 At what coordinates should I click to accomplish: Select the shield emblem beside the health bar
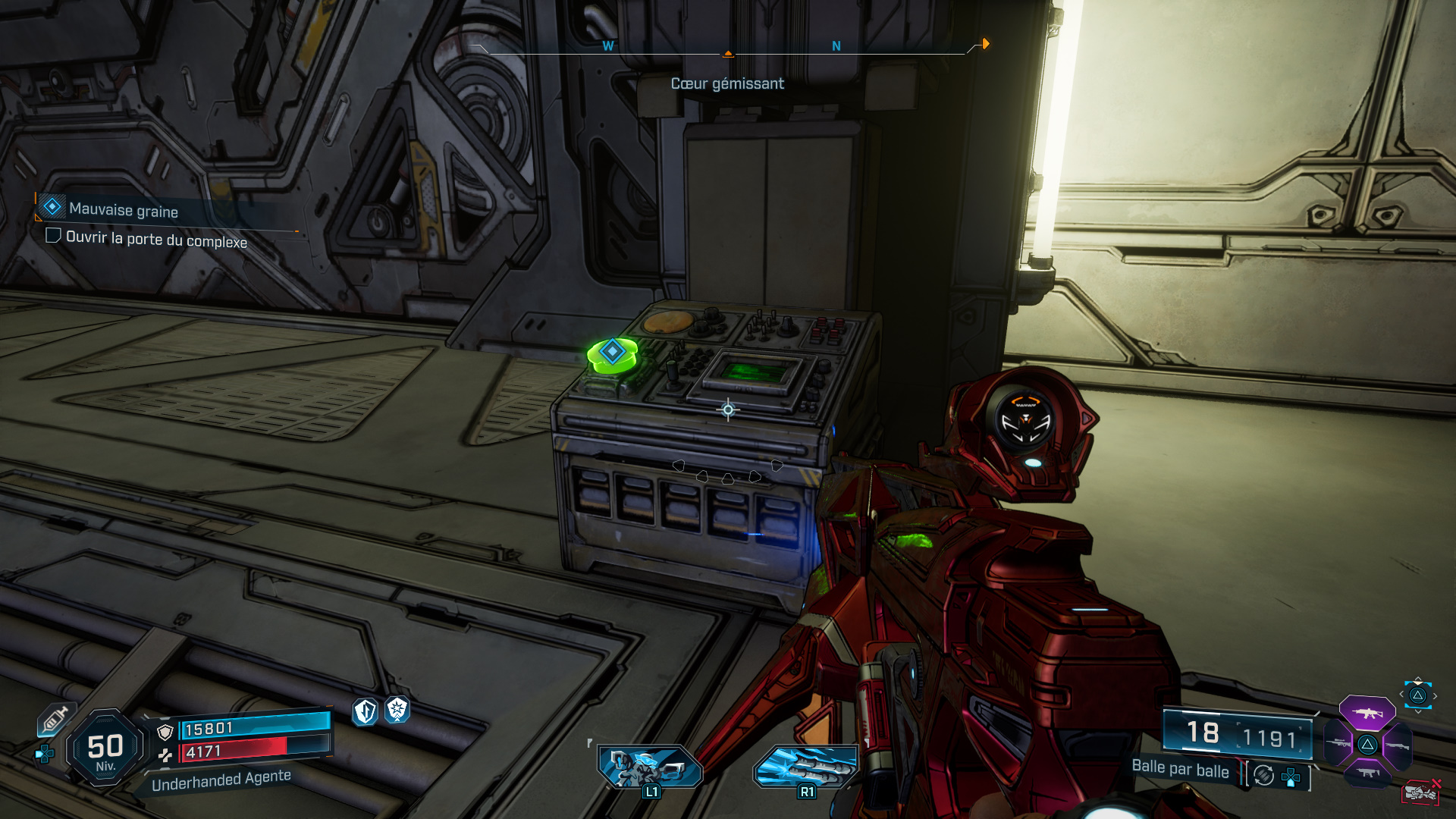pos(165,733)
